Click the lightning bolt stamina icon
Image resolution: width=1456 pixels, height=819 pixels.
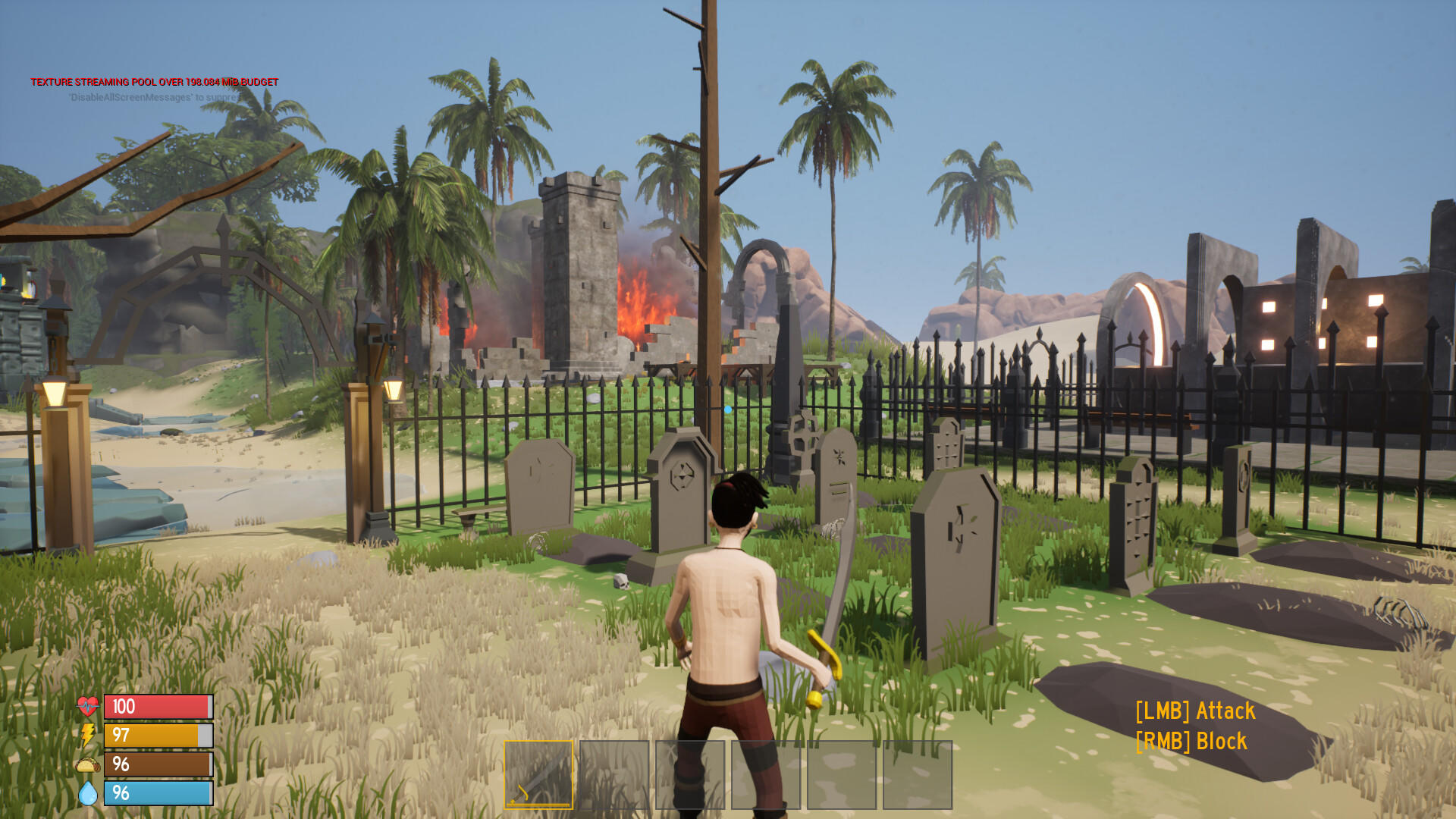tap(87, 736)
